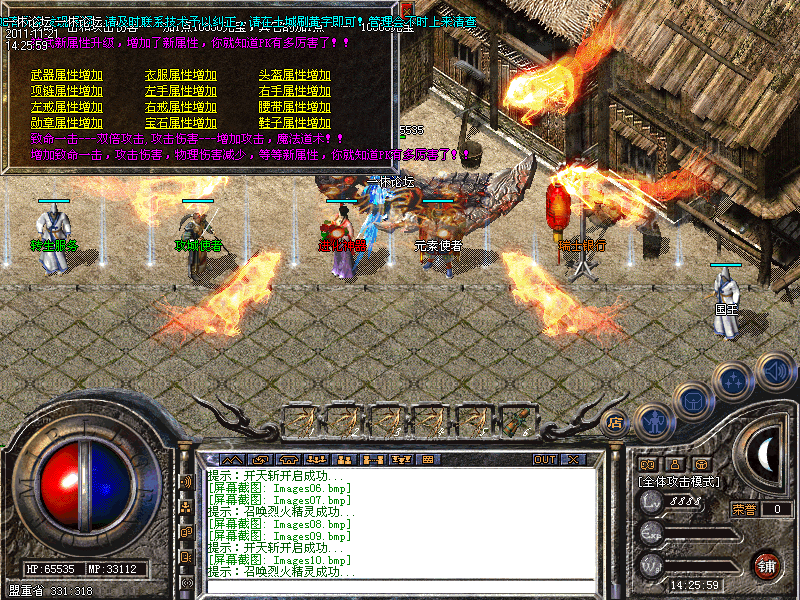Use the green potion belt slot

coord(516,419)
